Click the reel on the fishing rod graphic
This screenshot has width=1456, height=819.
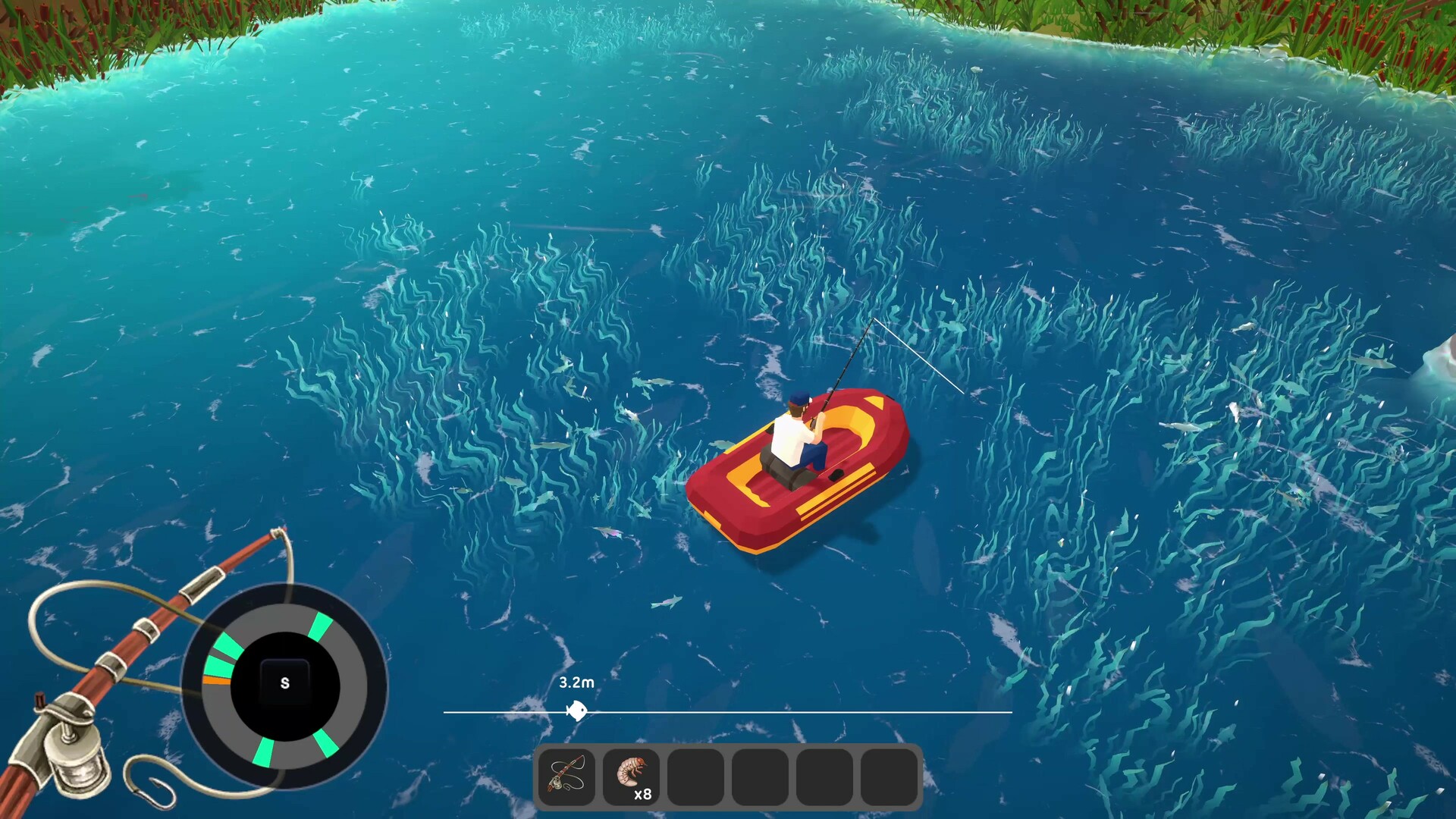click(74, 761)
